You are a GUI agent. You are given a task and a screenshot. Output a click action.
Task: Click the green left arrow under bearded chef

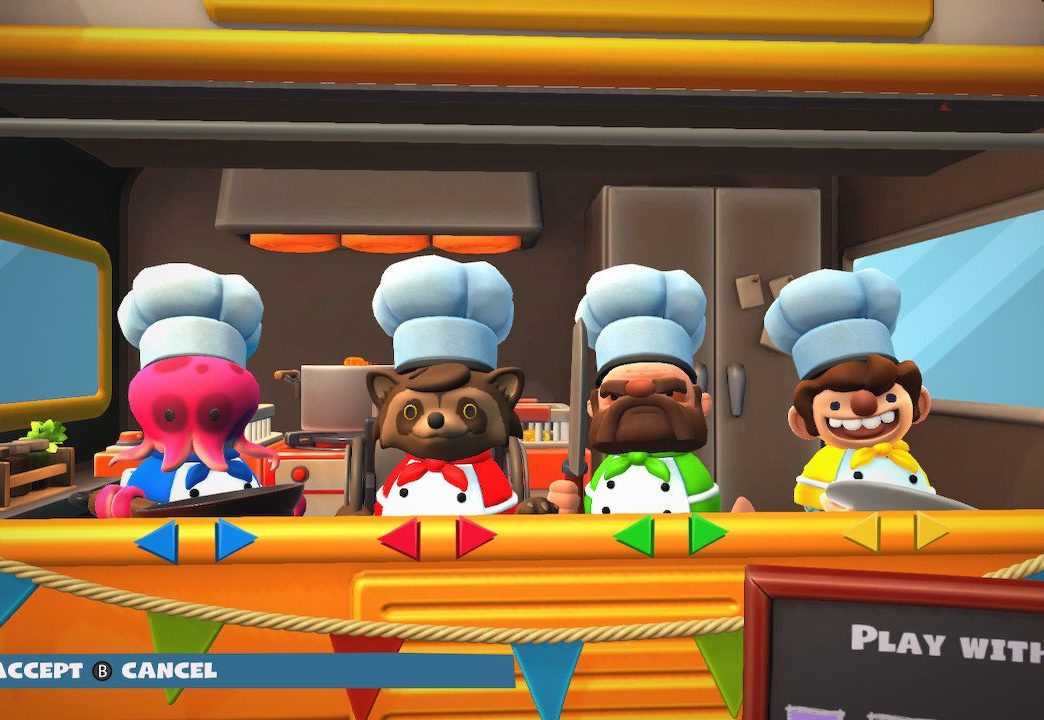[x=634, y=536]
